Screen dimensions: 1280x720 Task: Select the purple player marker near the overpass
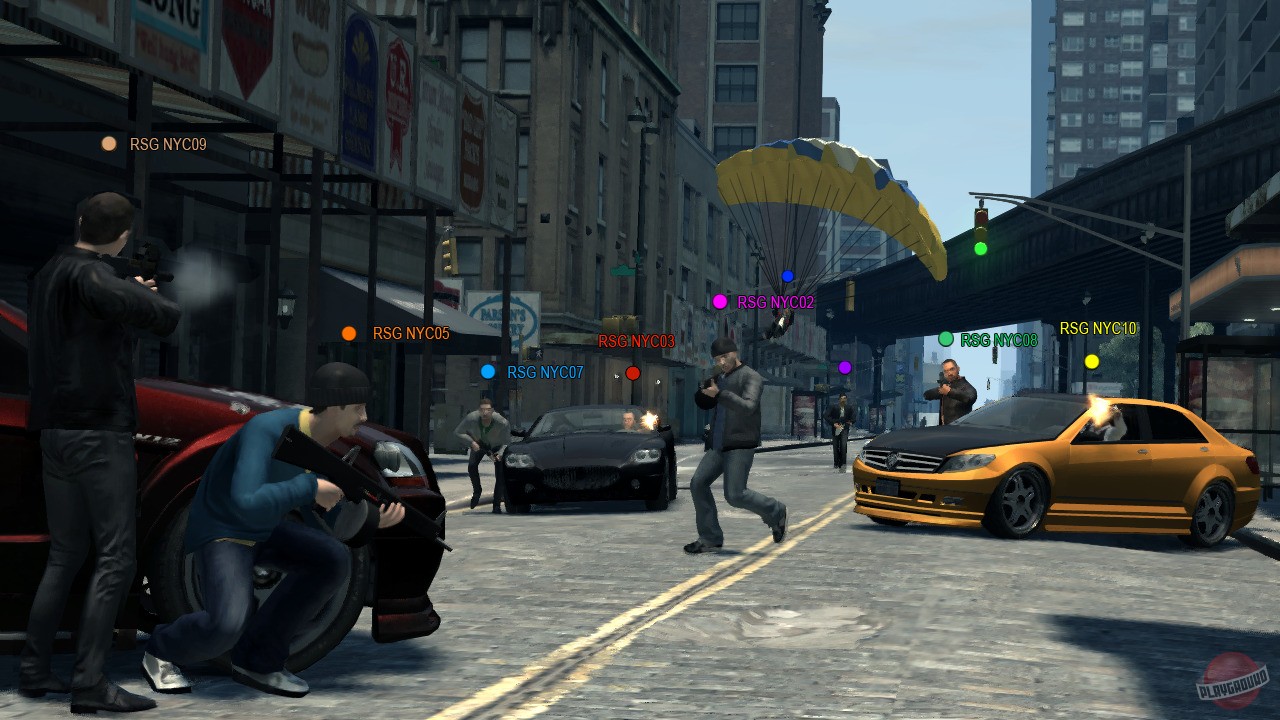pos(843,368)
